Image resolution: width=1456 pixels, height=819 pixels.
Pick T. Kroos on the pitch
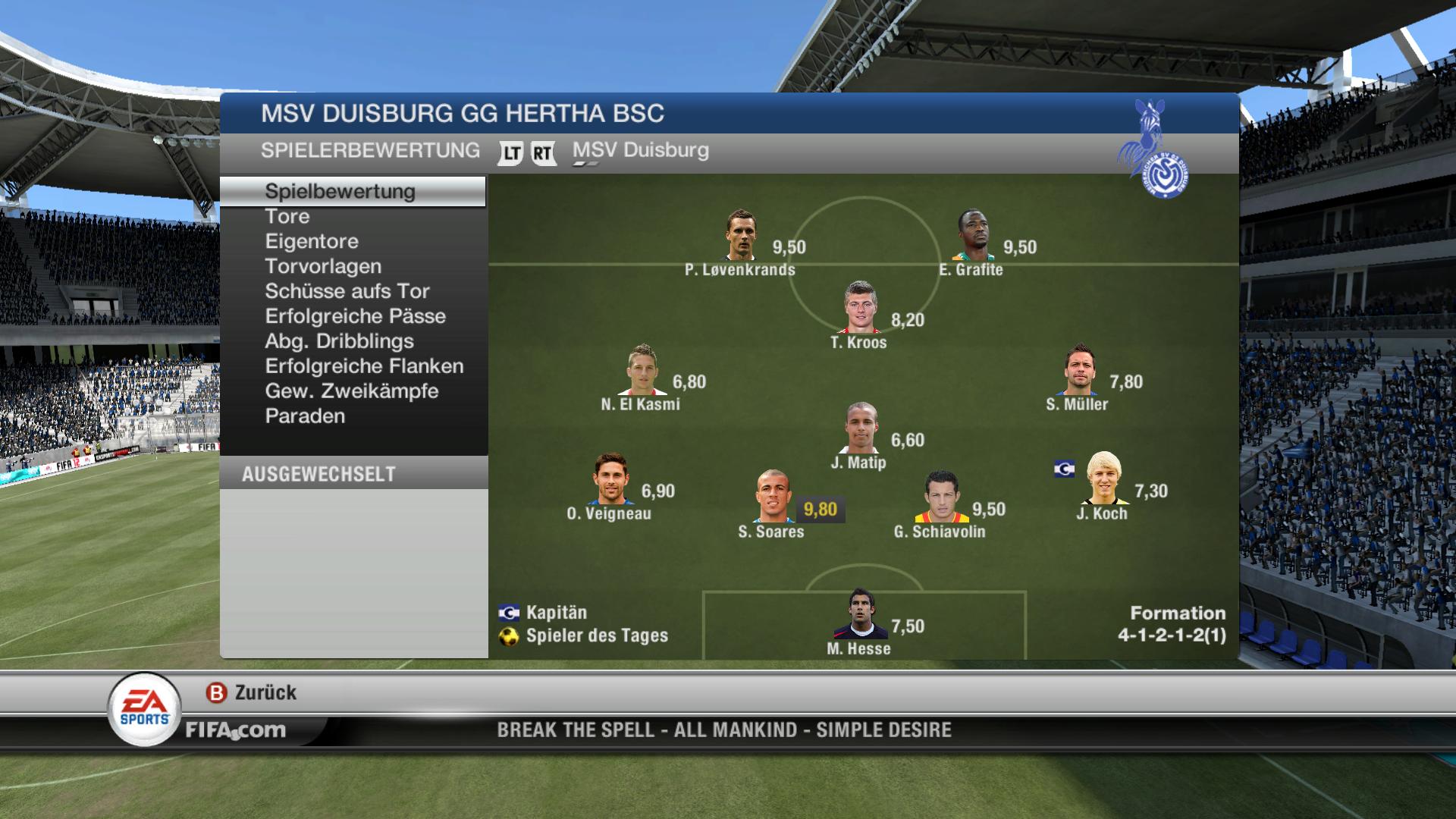point(860,308)
